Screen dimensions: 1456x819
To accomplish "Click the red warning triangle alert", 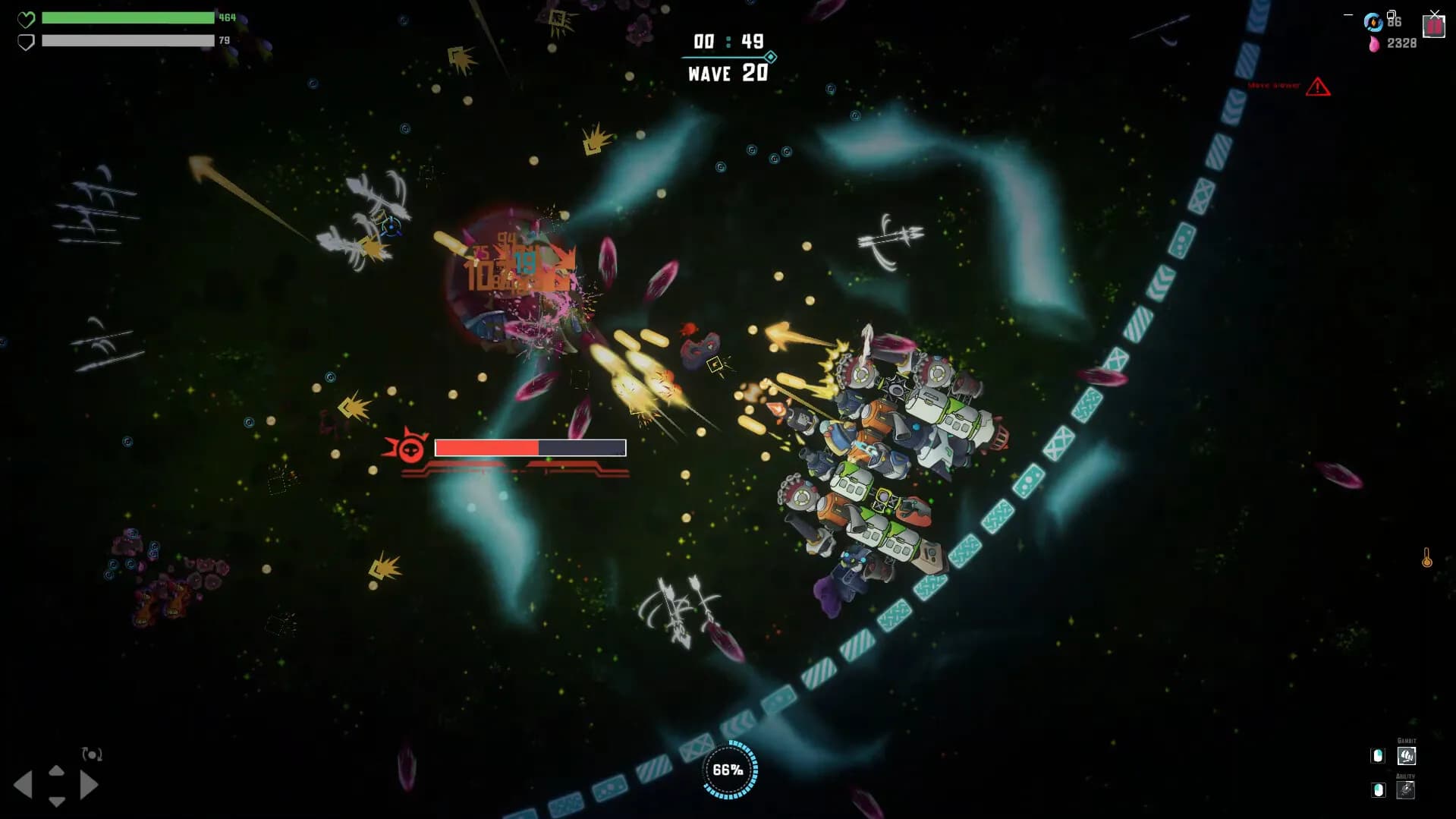I will [1318, 87].
